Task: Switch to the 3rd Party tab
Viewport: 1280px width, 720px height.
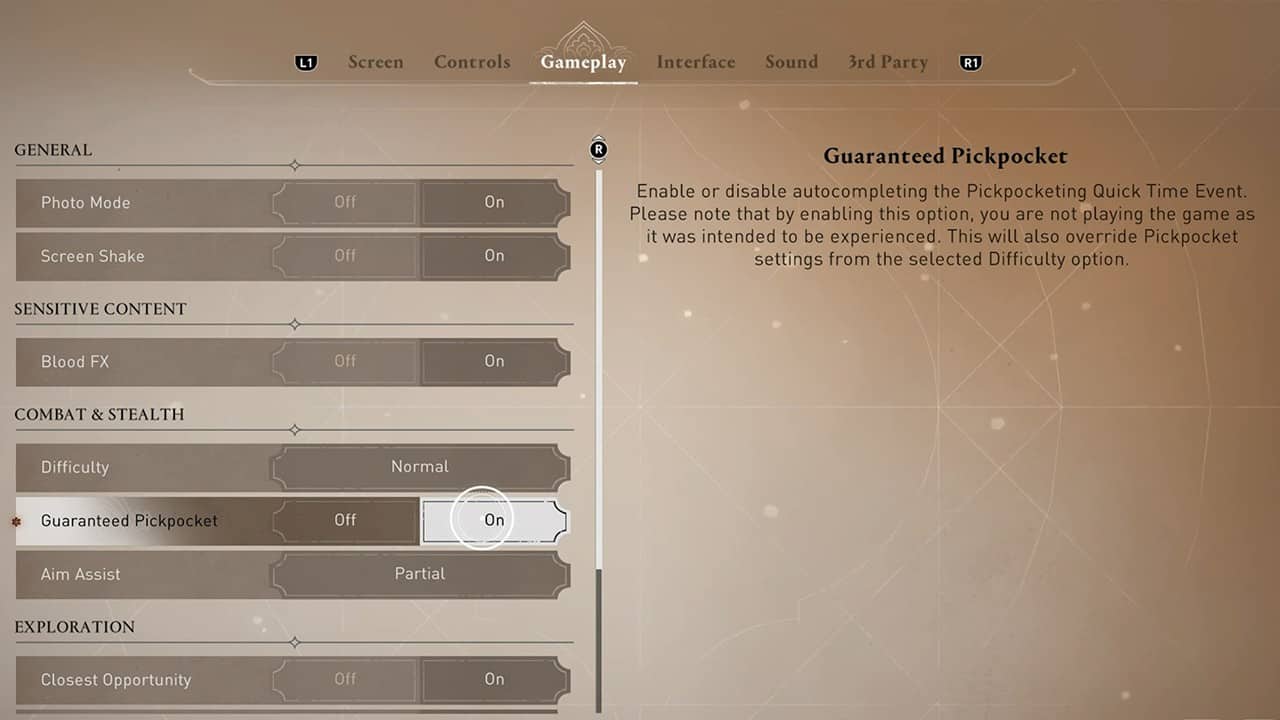Action: pyautogui.click(x=888, y=62)
